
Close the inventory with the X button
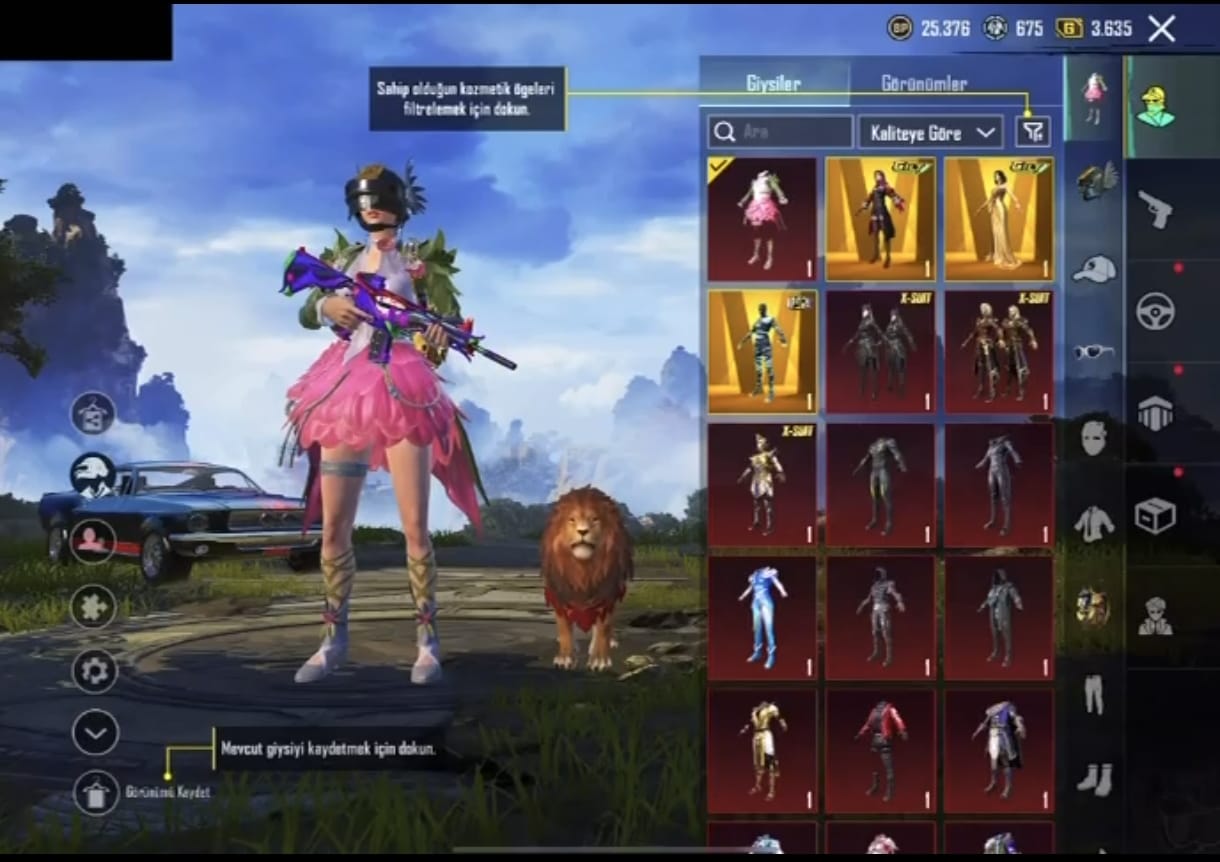click(1161, 29)
